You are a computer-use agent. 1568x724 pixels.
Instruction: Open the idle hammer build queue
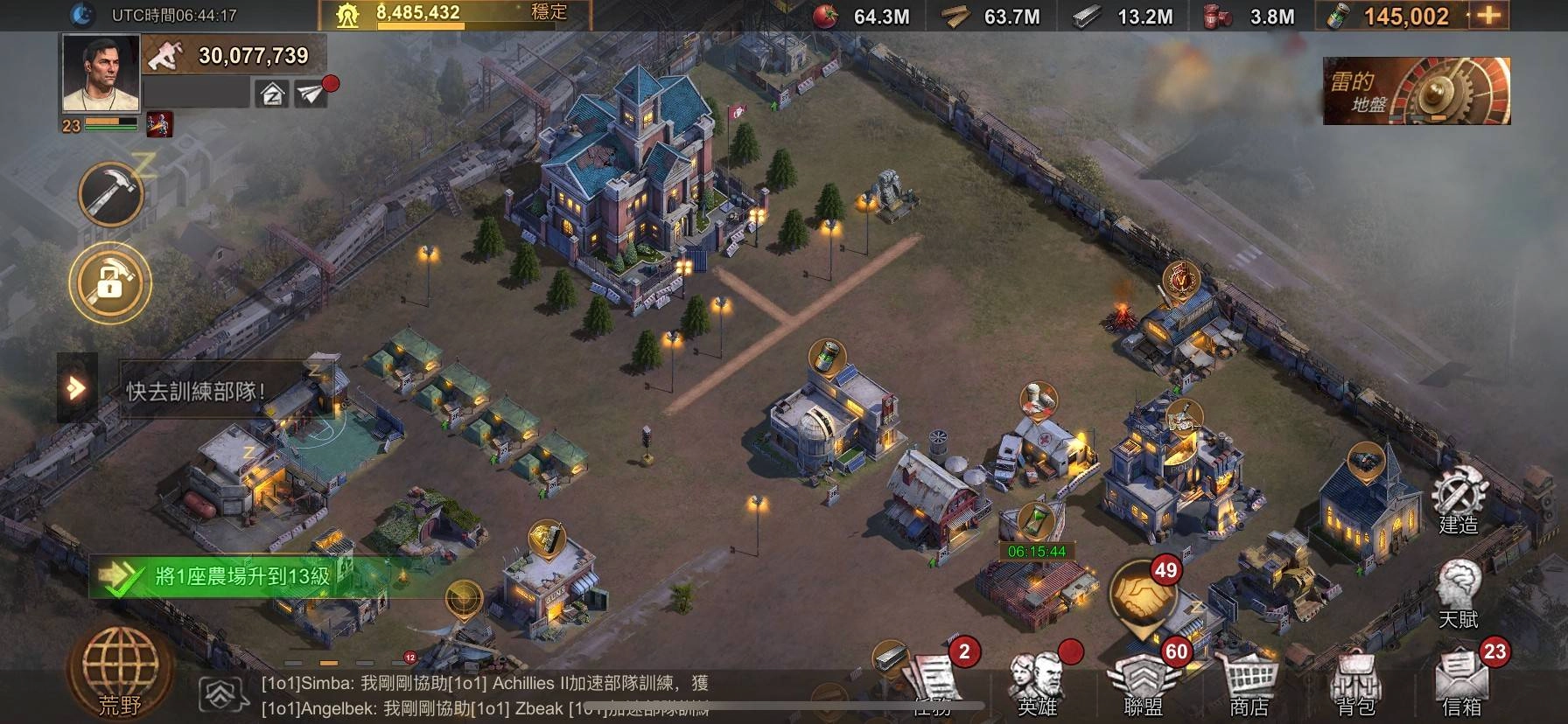pyautogui.click(x=111, y=193)
